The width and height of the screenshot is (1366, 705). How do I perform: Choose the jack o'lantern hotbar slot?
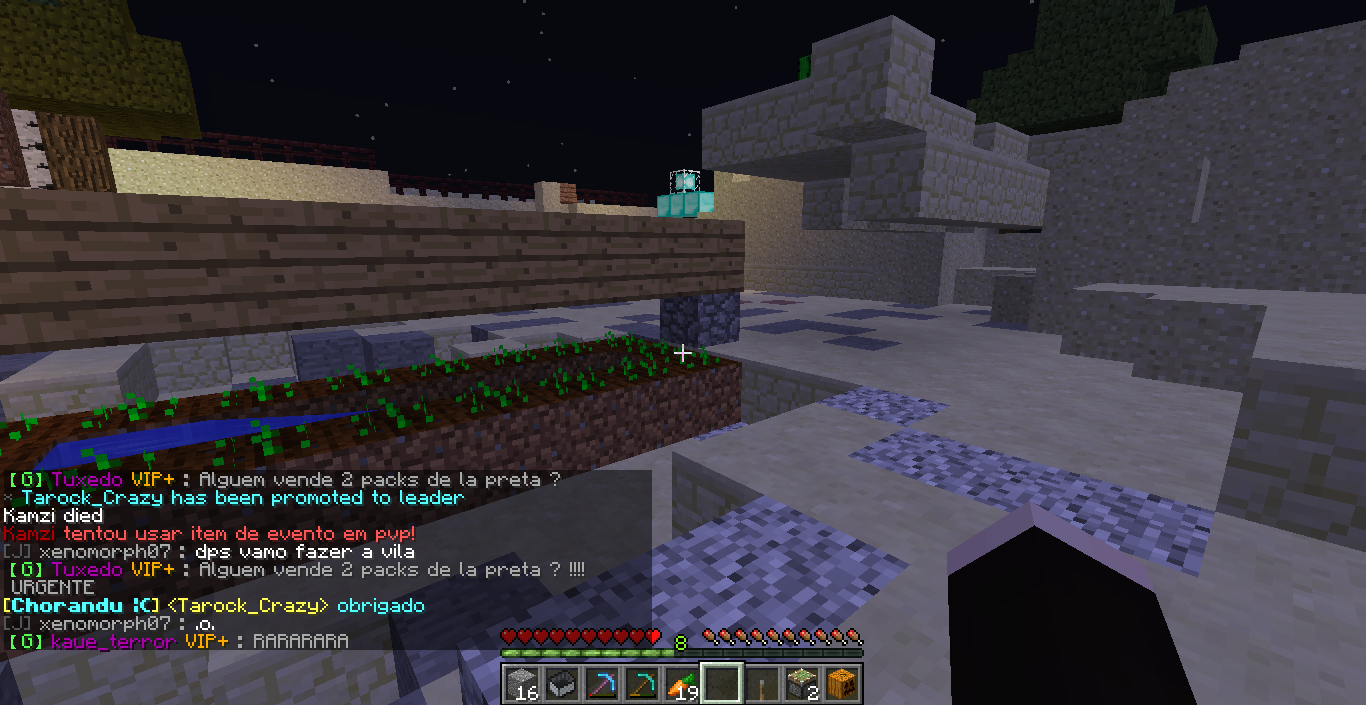pyautogui.click(x=842, y=683)
